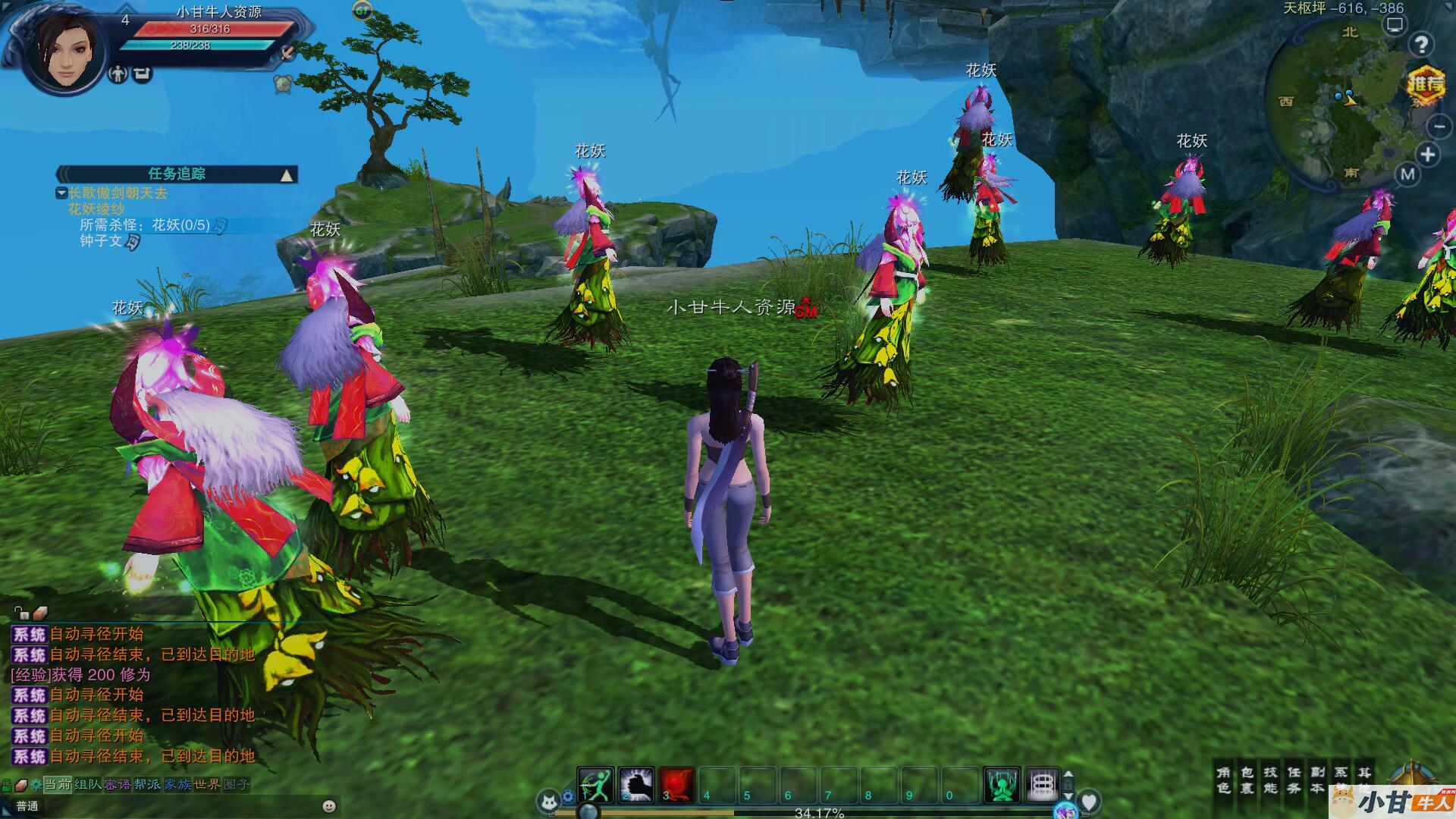Screen dimensions: 1456x819
Task: Activate the green meditation skill icon
Action: pyautogui.click(x=1002, y=785)
